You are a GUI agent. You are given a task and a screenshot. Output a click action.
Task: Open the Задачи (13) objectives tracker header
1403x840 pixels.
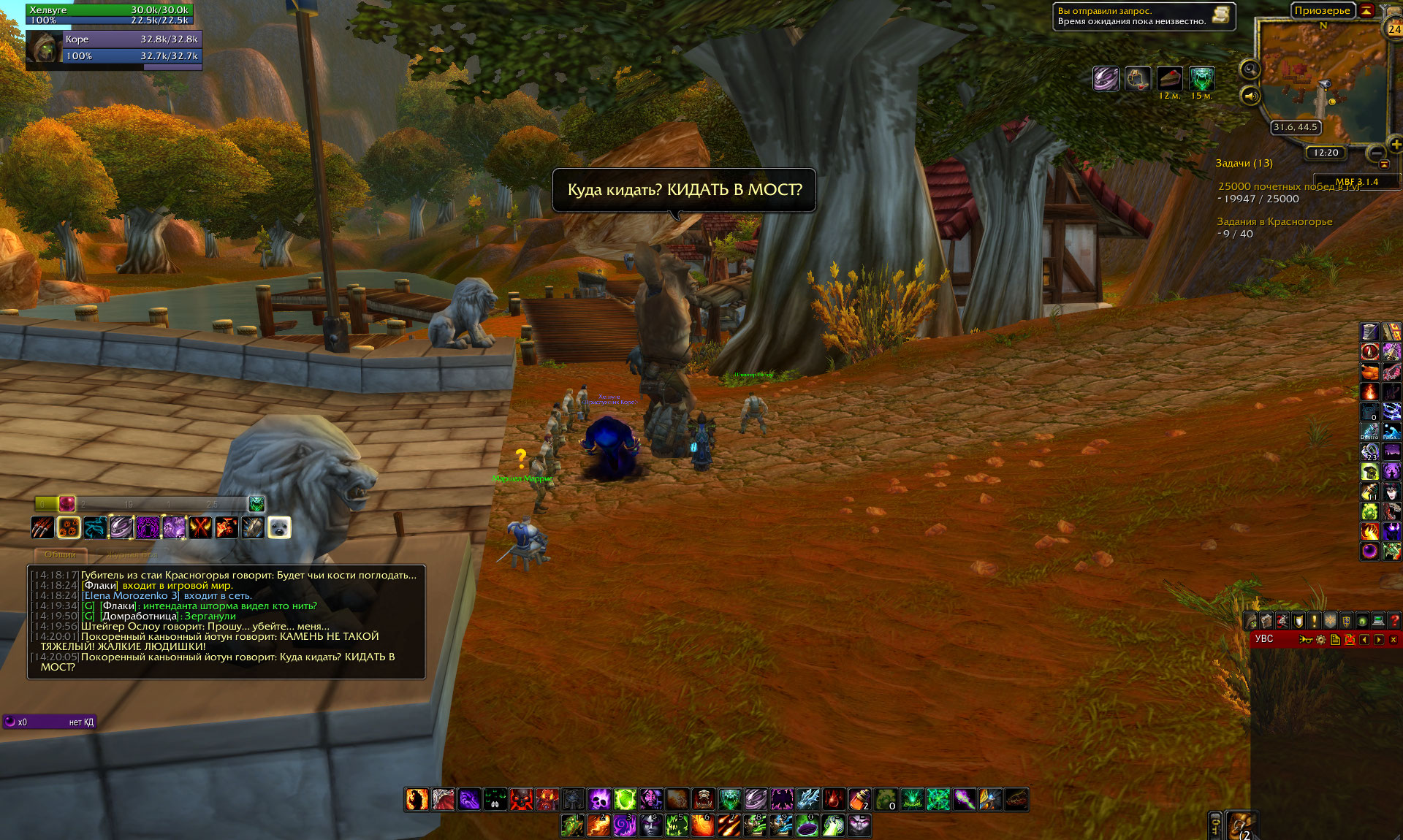pos(1244,163)
